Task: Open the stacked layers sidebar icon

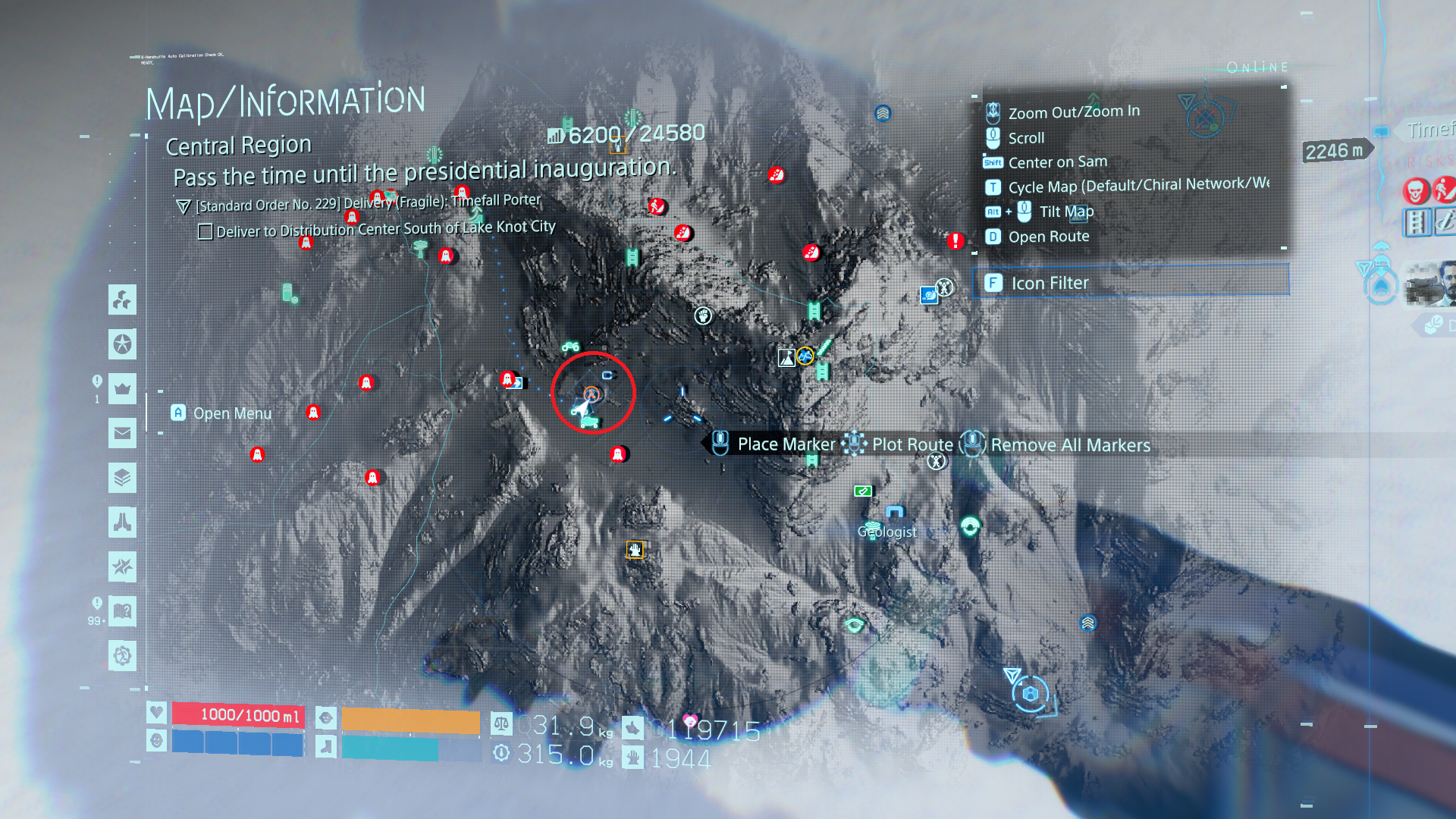Action: [122, 478]
